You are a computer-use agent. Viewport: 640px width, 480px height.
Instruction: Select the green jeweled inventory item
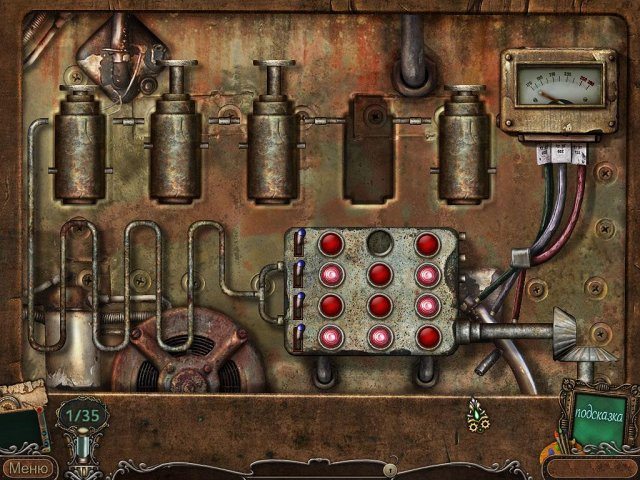pos(478,412)
